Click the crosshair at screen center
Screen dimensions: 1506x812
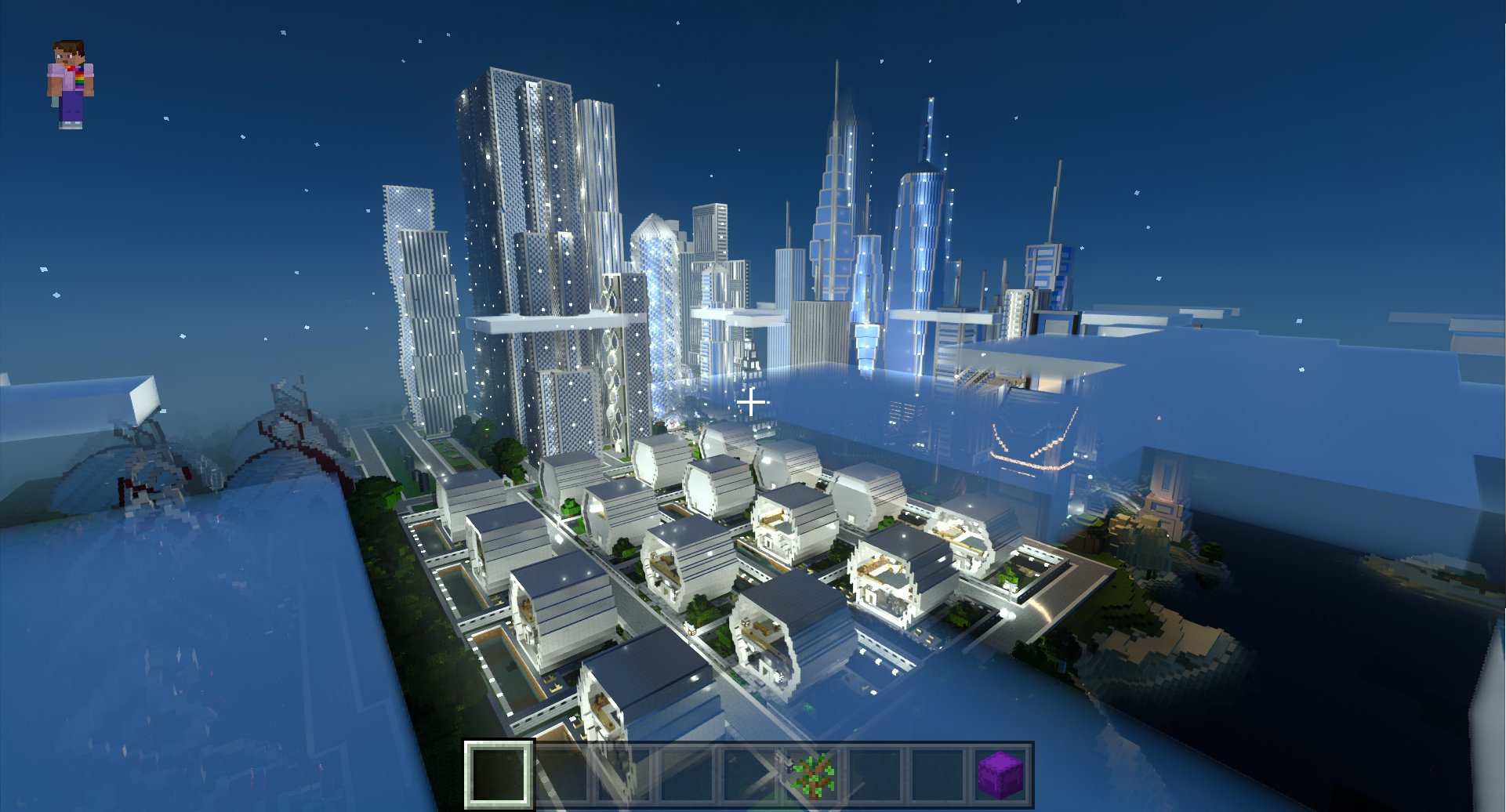pyautogui.click(x=752, y=402)
